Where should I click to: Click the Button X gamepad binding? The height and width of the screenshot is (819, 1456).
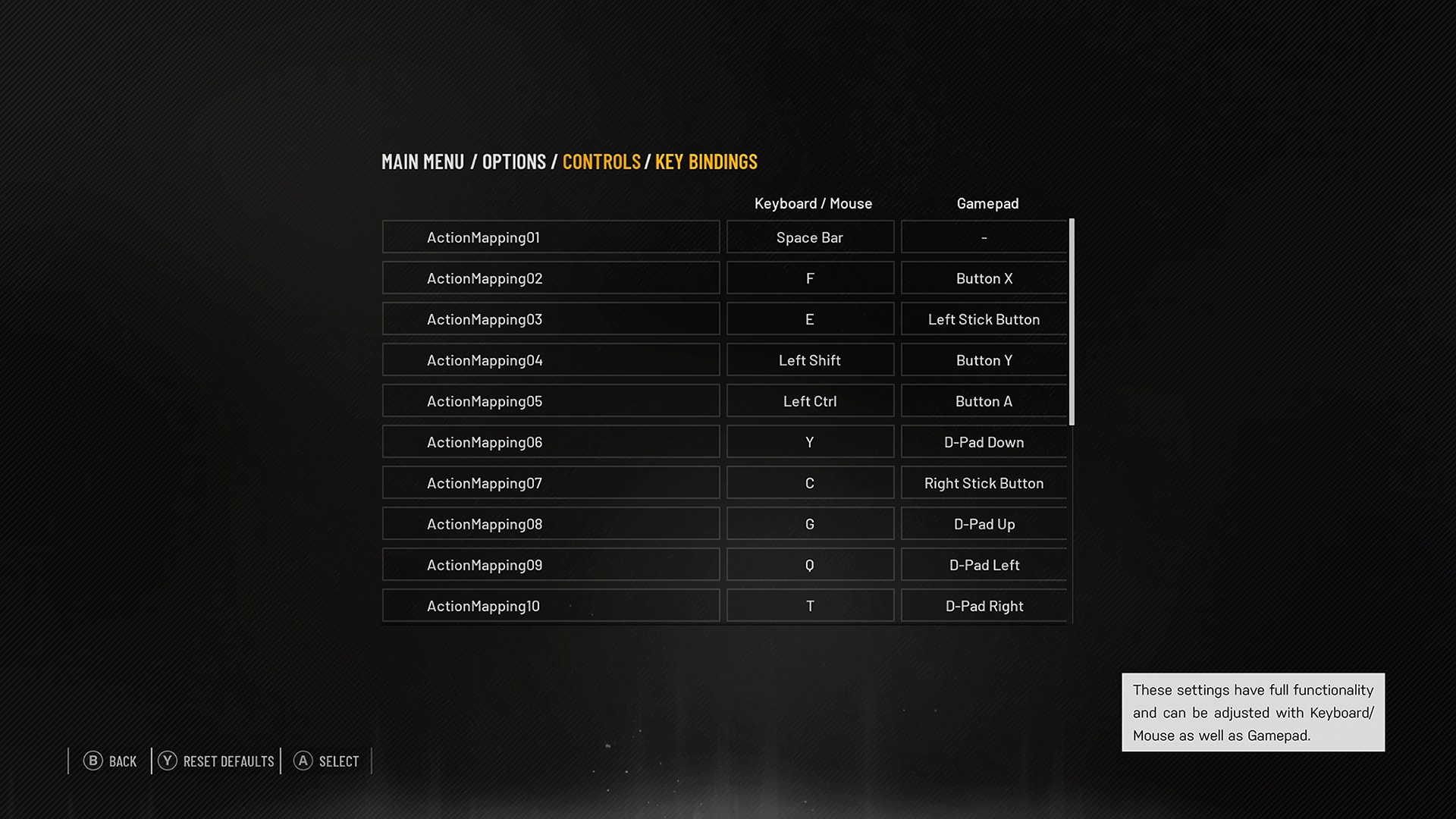click(984, 278)
